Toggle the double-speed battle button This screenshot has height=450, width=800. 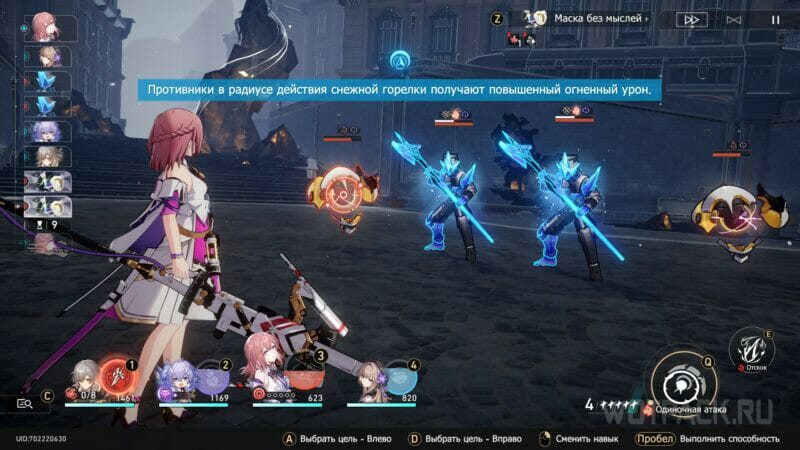(x=691, y=19)
